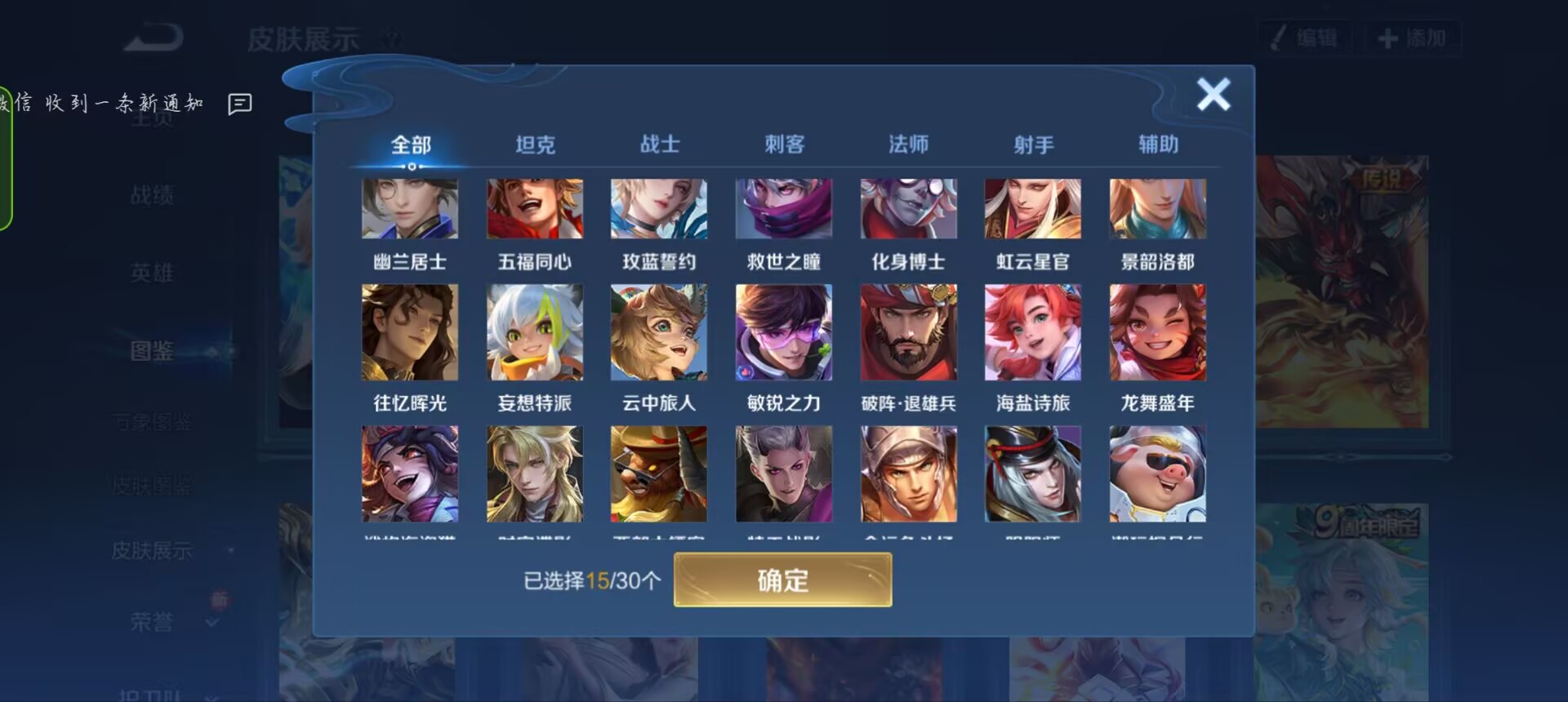Switch to the 法师 category tab
This screenshot has width=1568, height=702.
(908, 144)
